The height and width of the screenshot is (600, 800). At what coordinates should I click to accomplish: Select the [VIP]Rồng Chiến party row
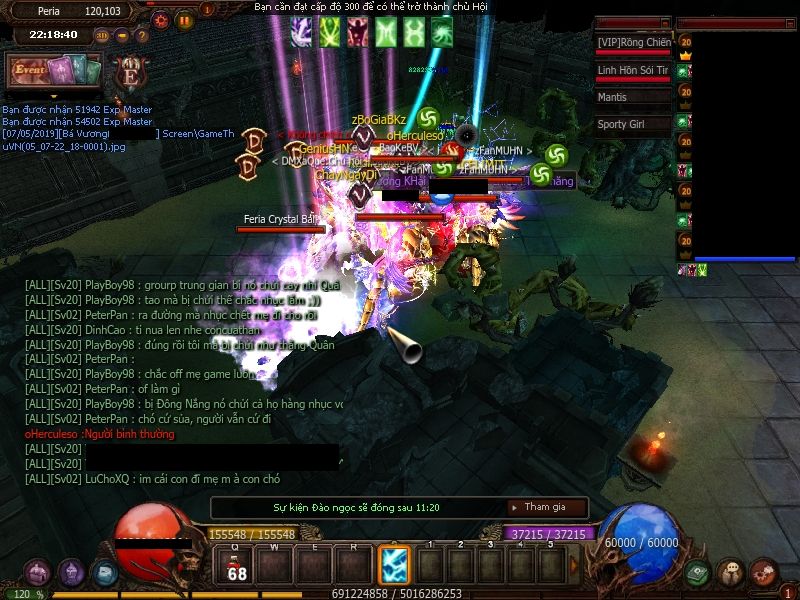(632, 43)
